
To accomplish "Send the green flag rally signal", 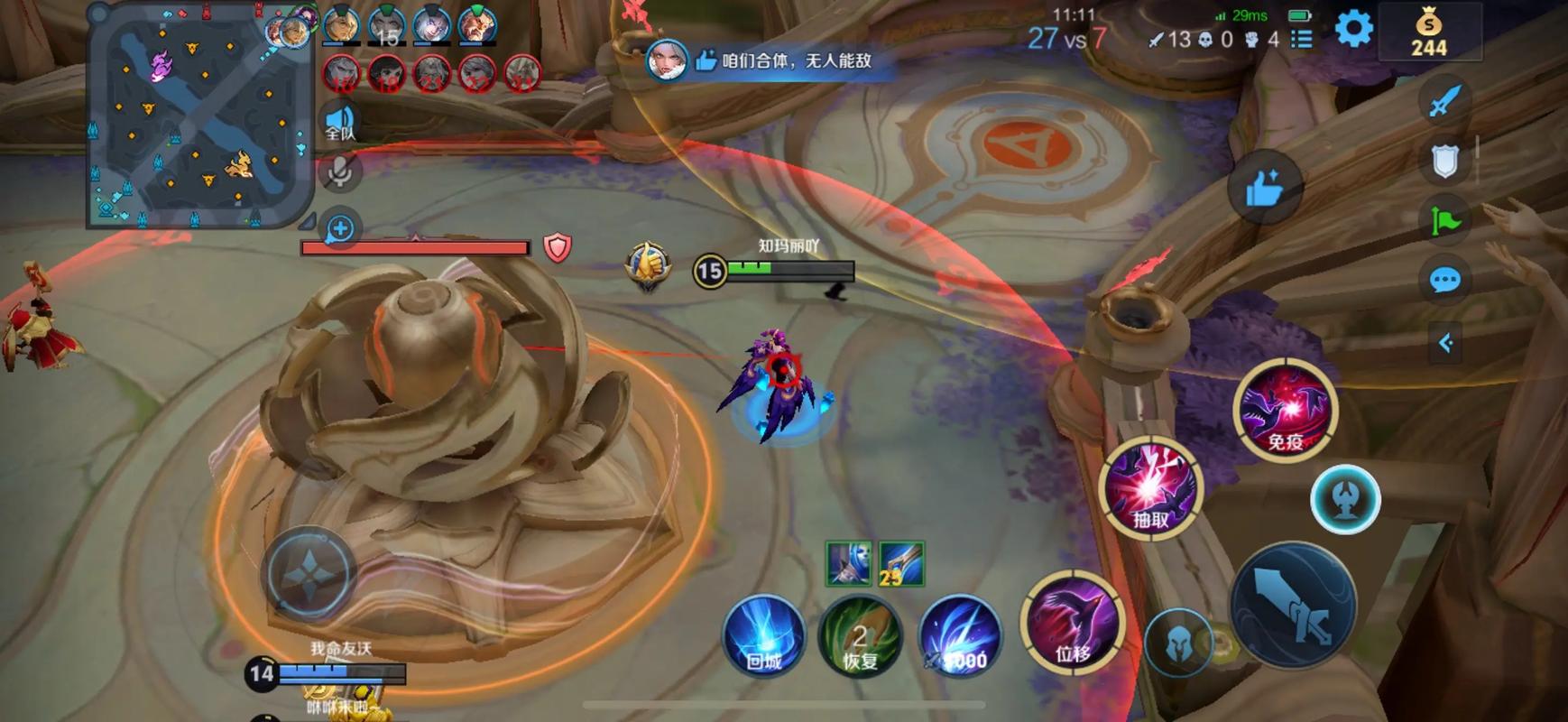I will click(1445, 220).
